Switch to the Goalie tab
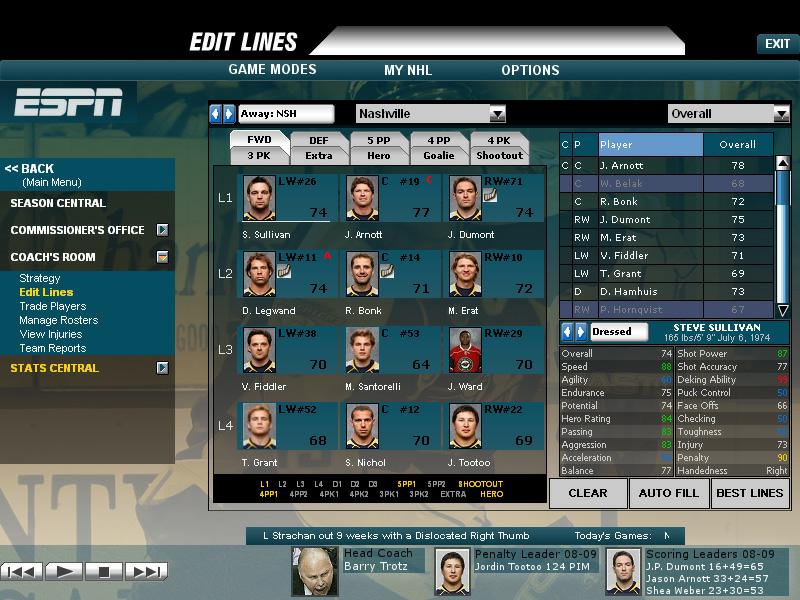 [438, 155]
